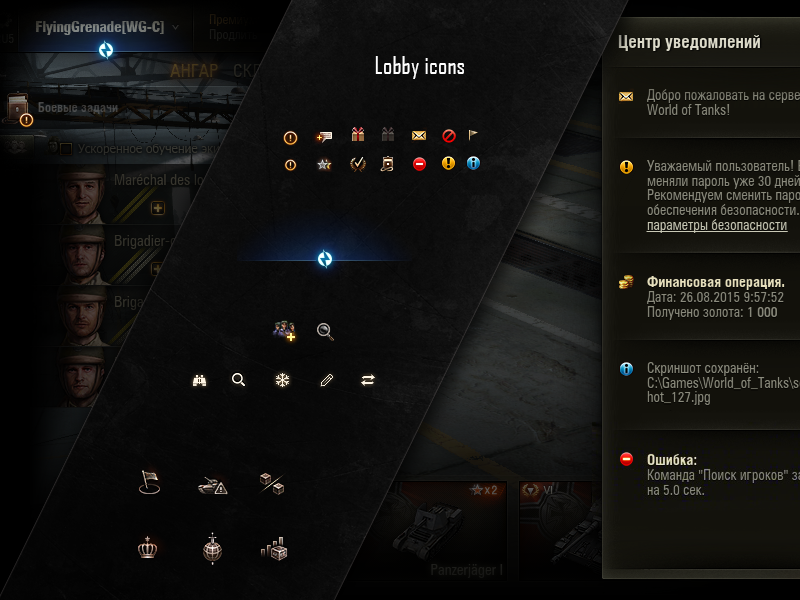800x600 pixels.
Task: Click the swap arrows icon
Action: pos(368,380)
